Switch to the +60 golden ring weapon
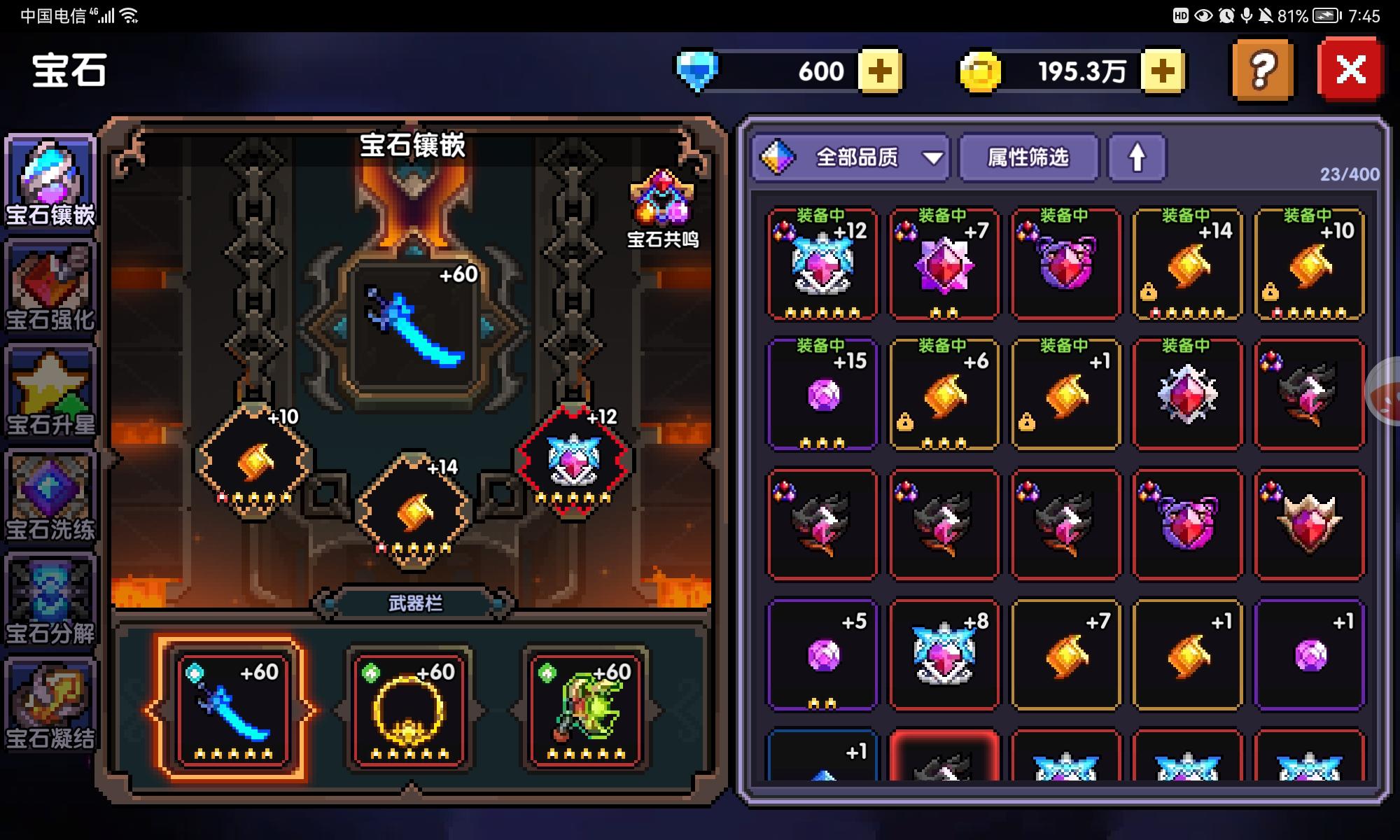The width and height of the screenshot is (1400, 840). click(x=408, y=707)
